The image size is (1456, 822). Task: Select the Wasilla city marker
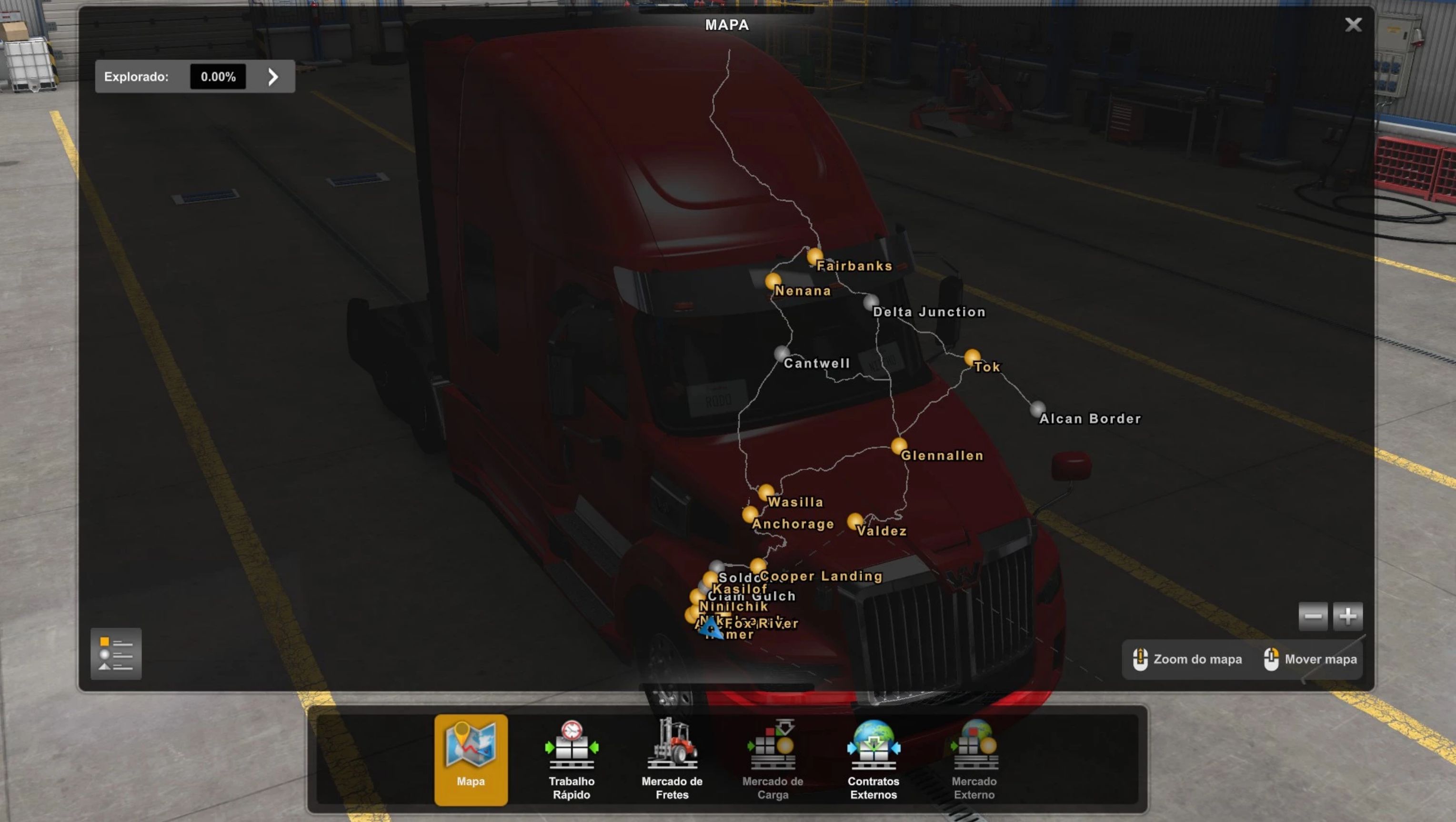coord(766,492)
